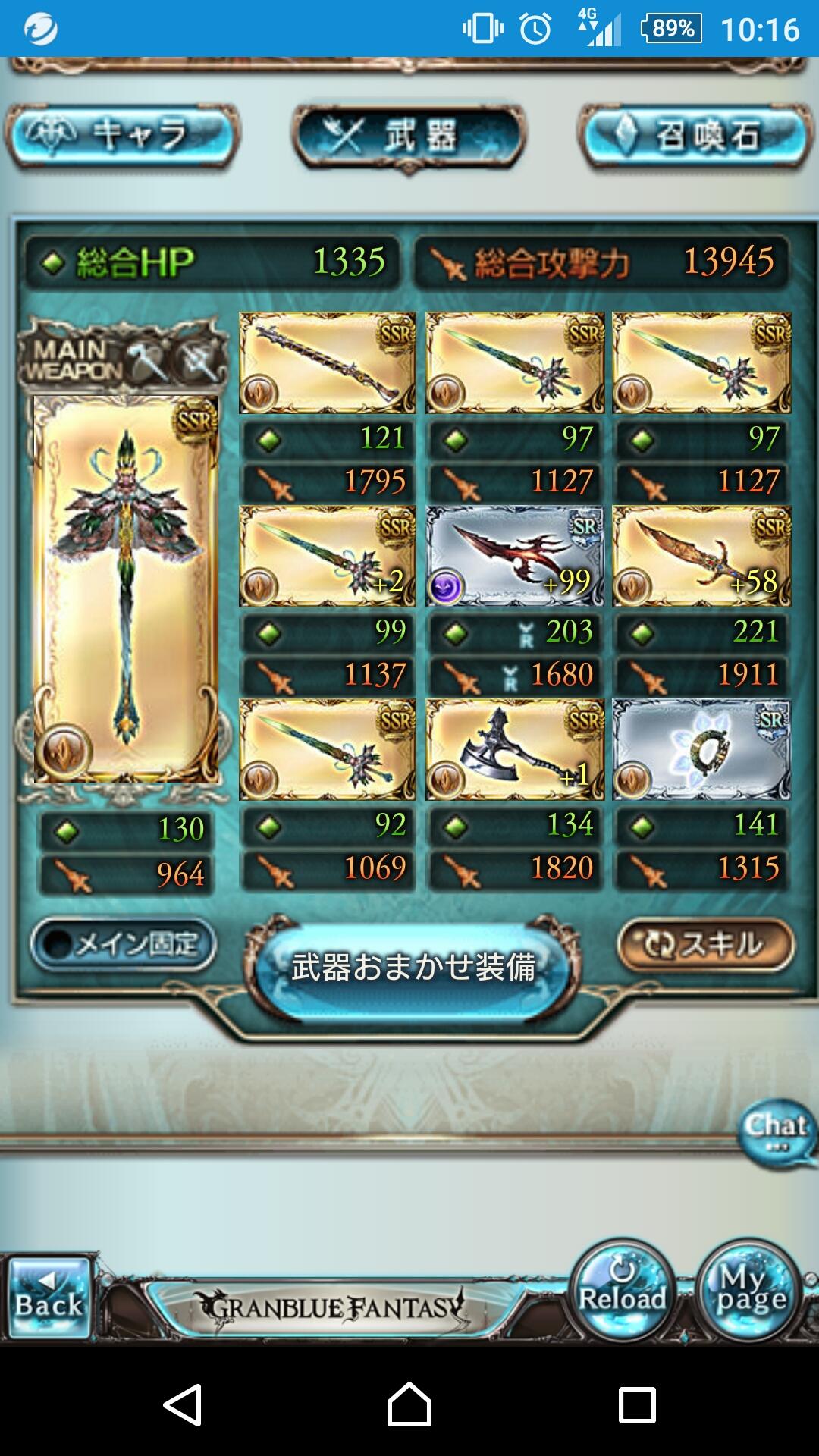
Task: Choose the SSR weapon with 1795 attack
Action: [x=327, y=363]
